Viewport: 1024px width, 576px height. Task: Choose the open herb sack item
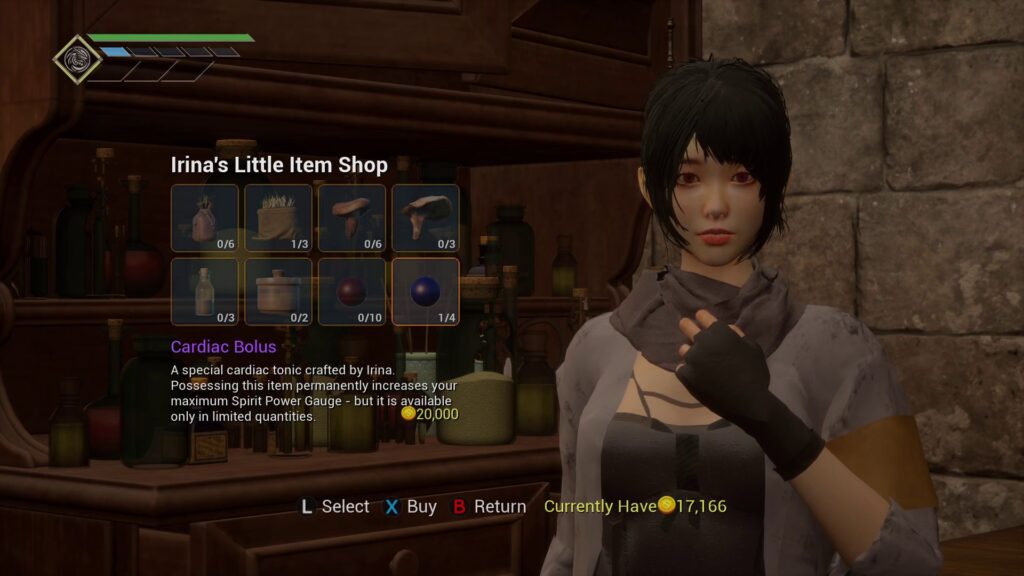tap(278, 218)
